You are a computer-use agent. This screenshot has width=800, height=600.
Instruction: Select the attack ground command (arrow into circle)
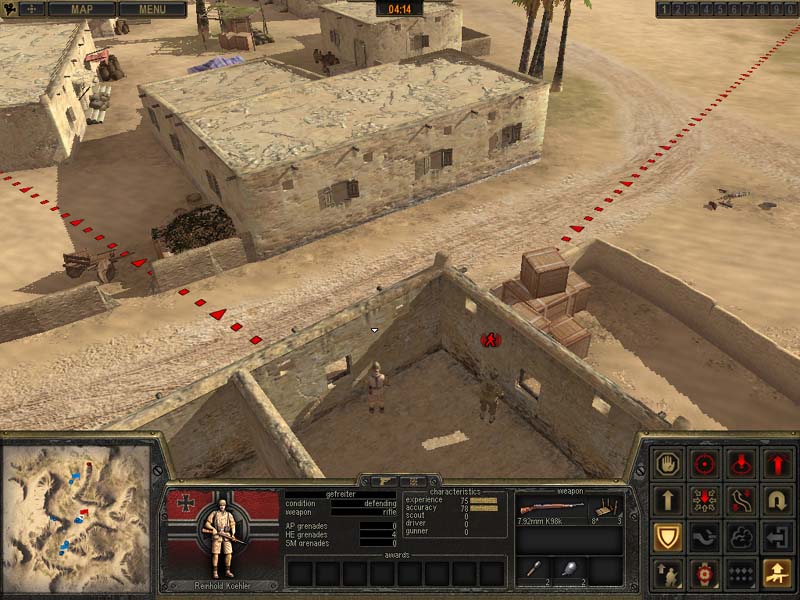[x=741, y=464]
